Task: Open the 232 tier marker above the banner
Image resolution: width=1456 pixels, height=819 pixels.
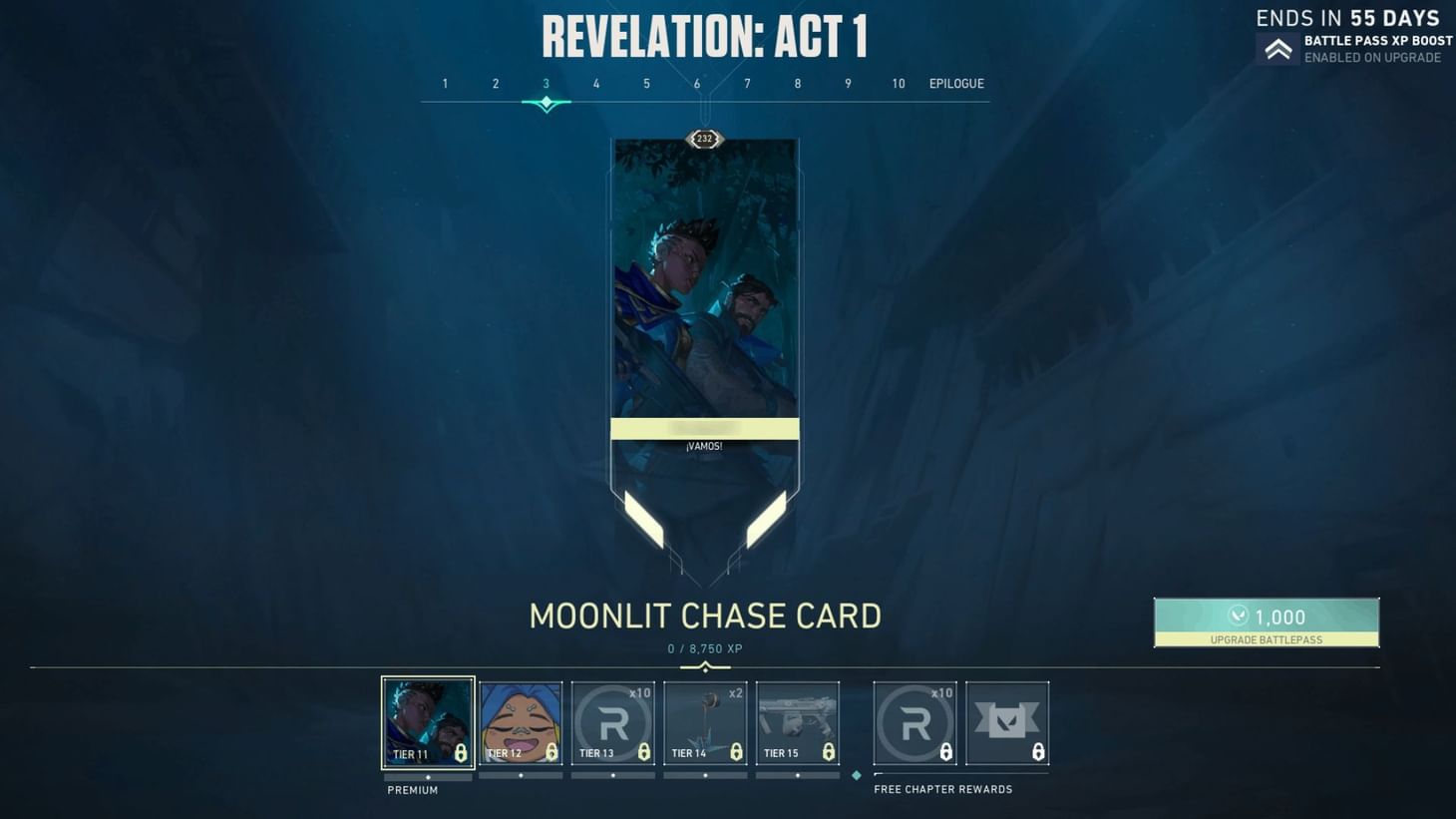Action: pyautogui.click(x=704, y=139)
